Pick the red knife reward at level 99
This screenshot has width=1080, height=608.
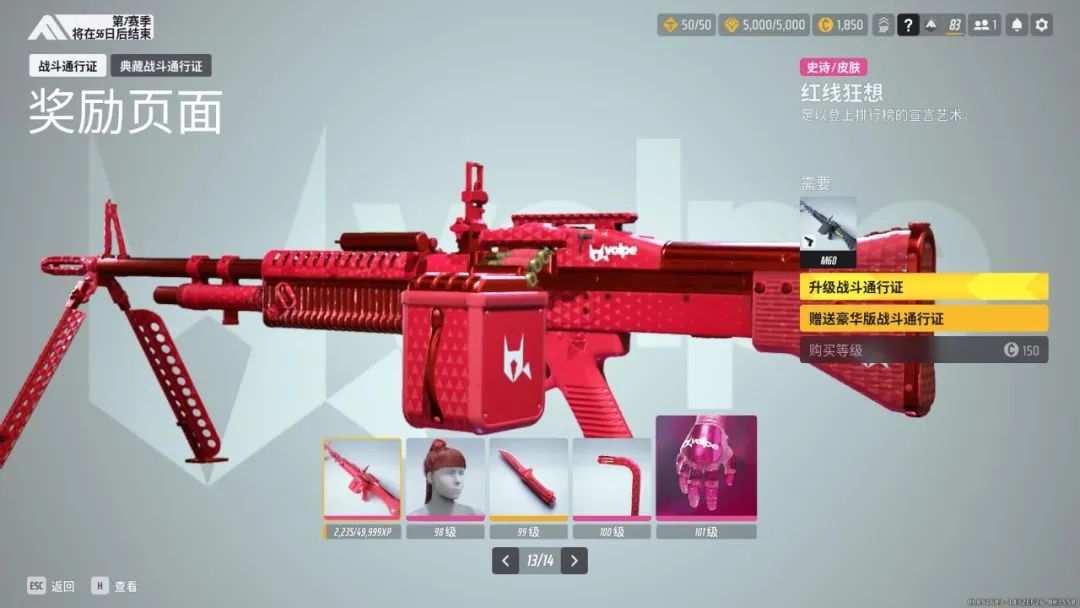pyautogui.click(x=528, y=478)
